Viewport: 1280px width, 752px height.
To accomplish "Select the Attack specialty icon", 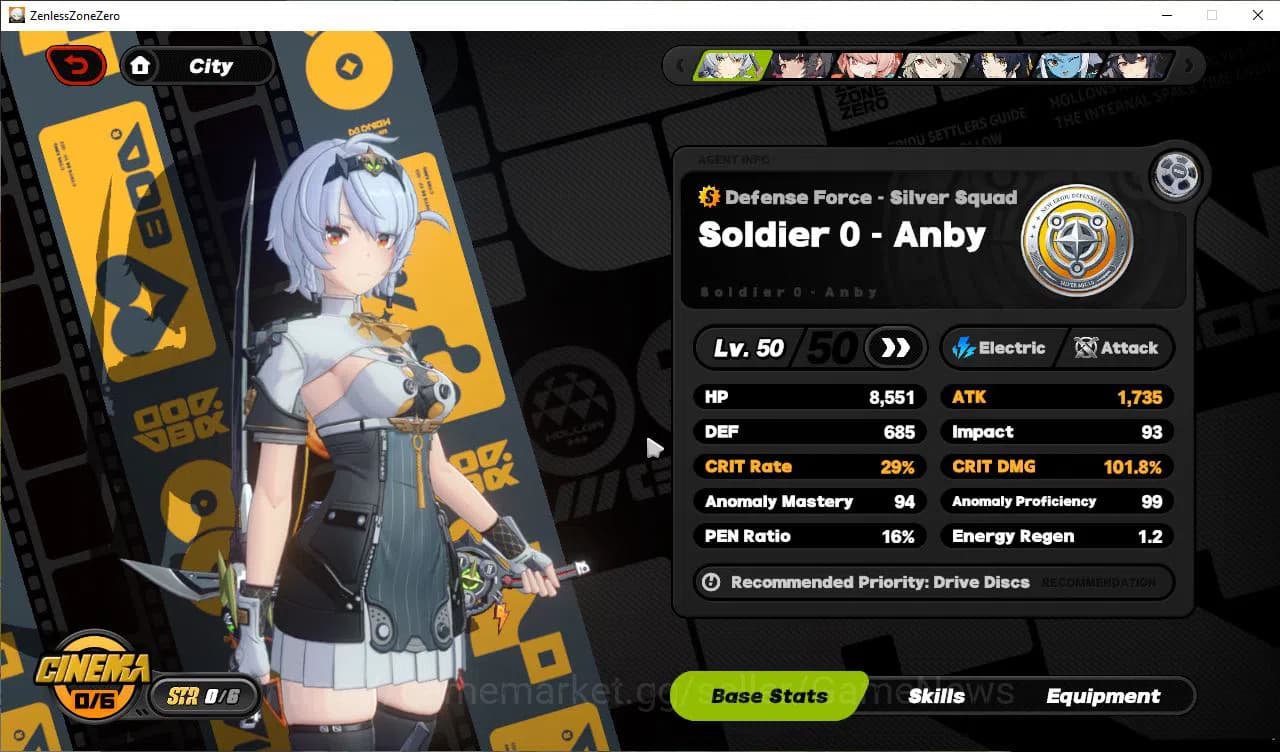I will tap(1083, 348).
